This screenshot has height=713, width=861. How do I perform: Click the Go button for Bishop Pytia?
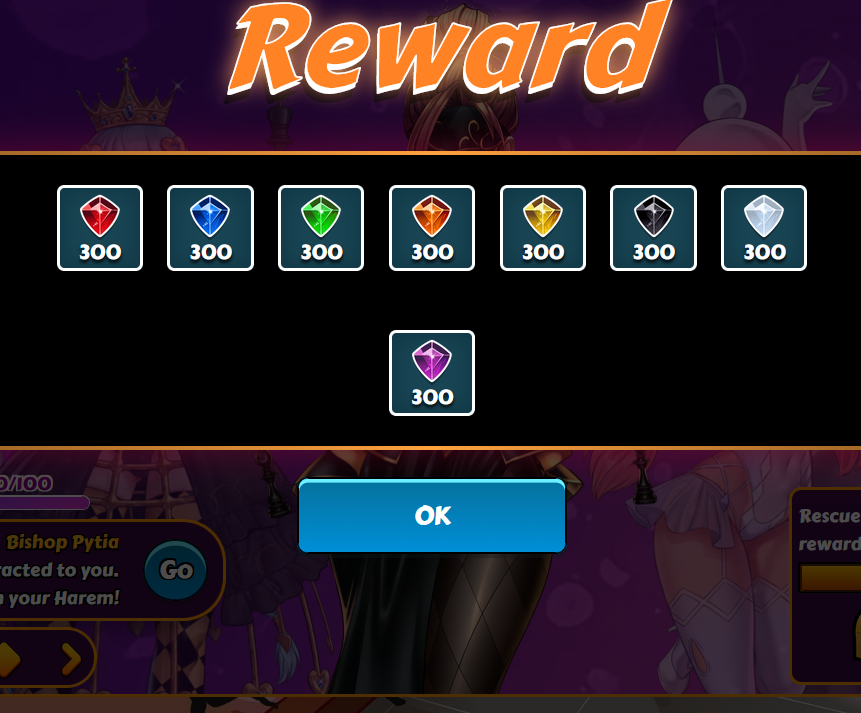(176, 570)
